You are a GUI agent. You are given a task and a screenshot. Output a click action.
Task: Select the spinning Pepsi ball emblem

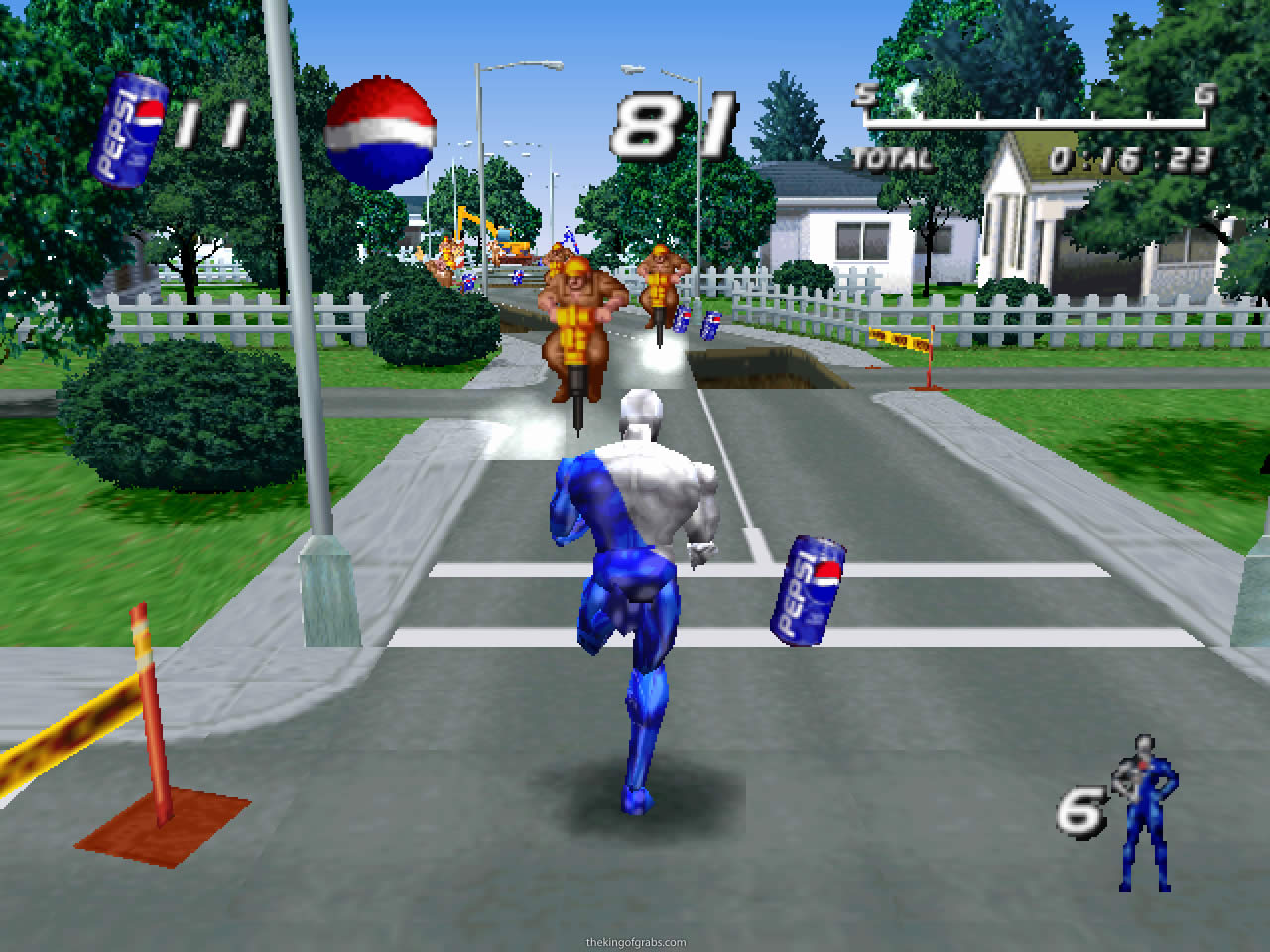(x=380, y=129)
